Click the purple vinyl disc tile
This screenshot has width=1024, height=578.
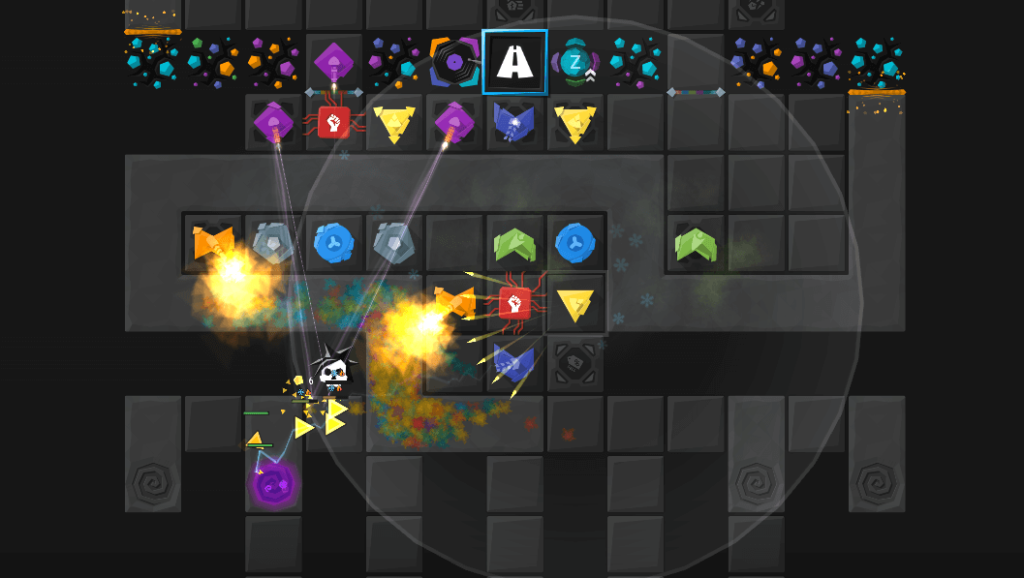454,62
